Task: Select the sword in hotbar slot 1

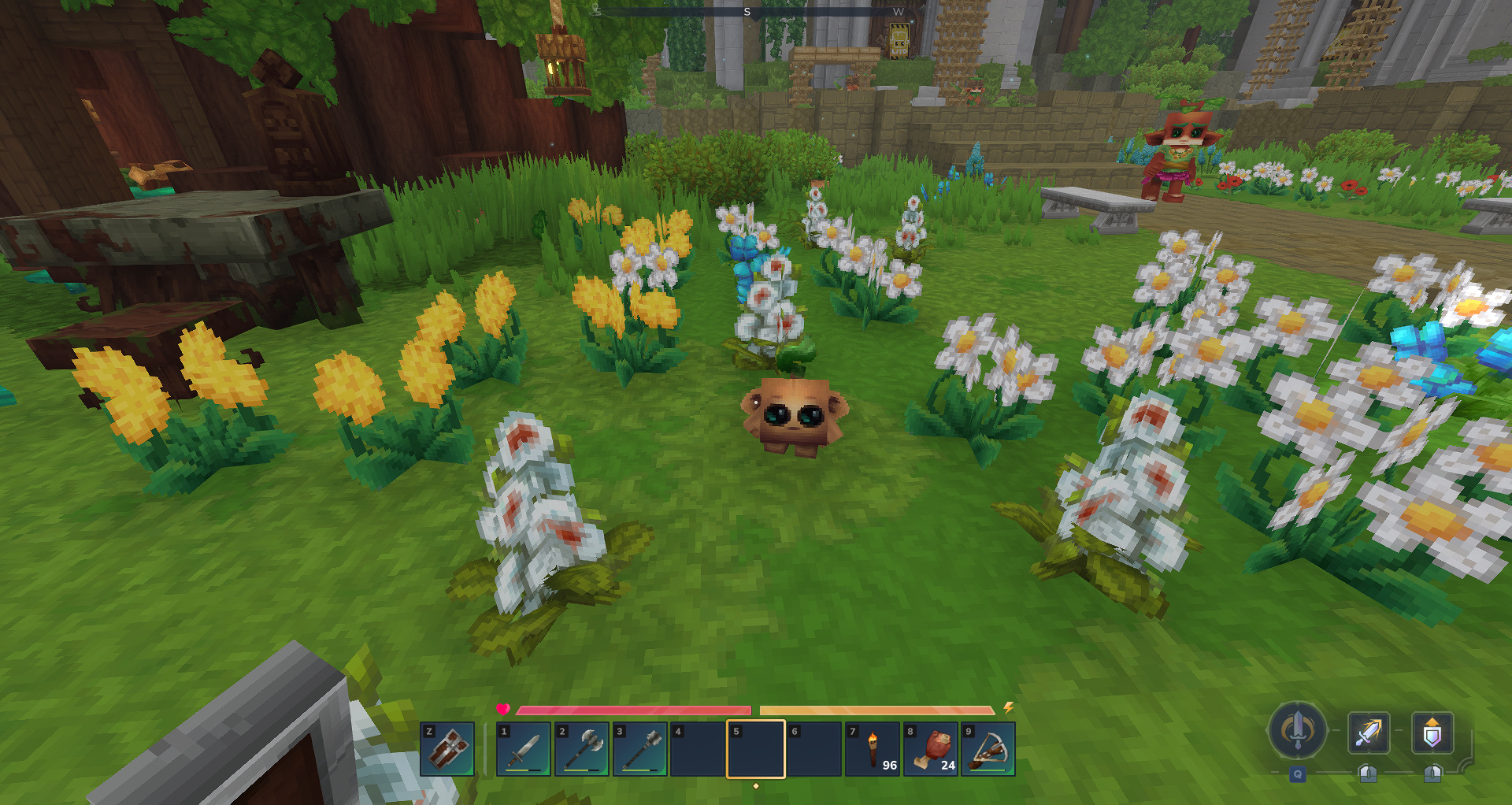Action: 524,749
